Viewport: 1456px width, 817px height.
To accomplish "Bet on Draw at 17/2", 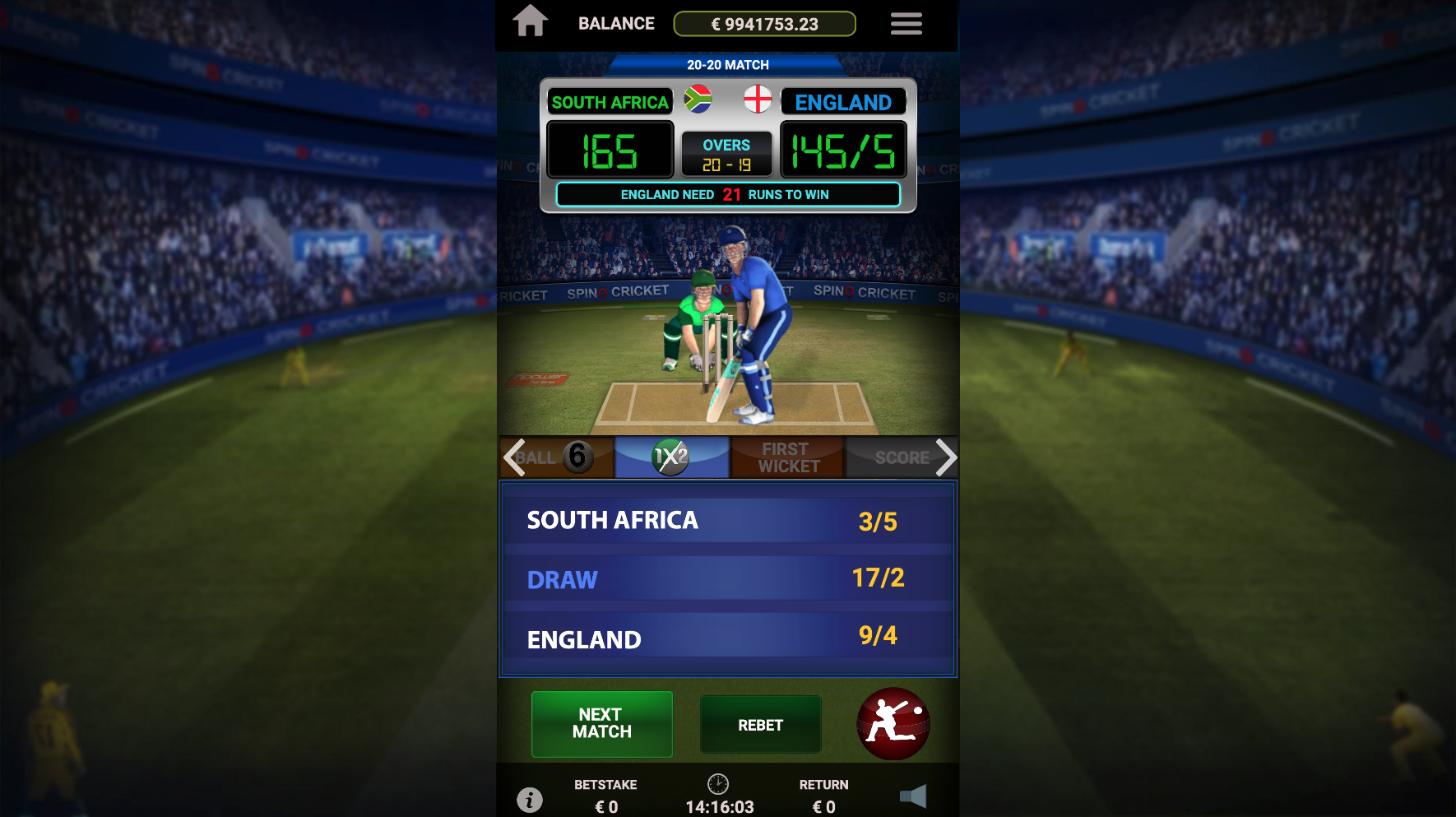I will (728, 579).
